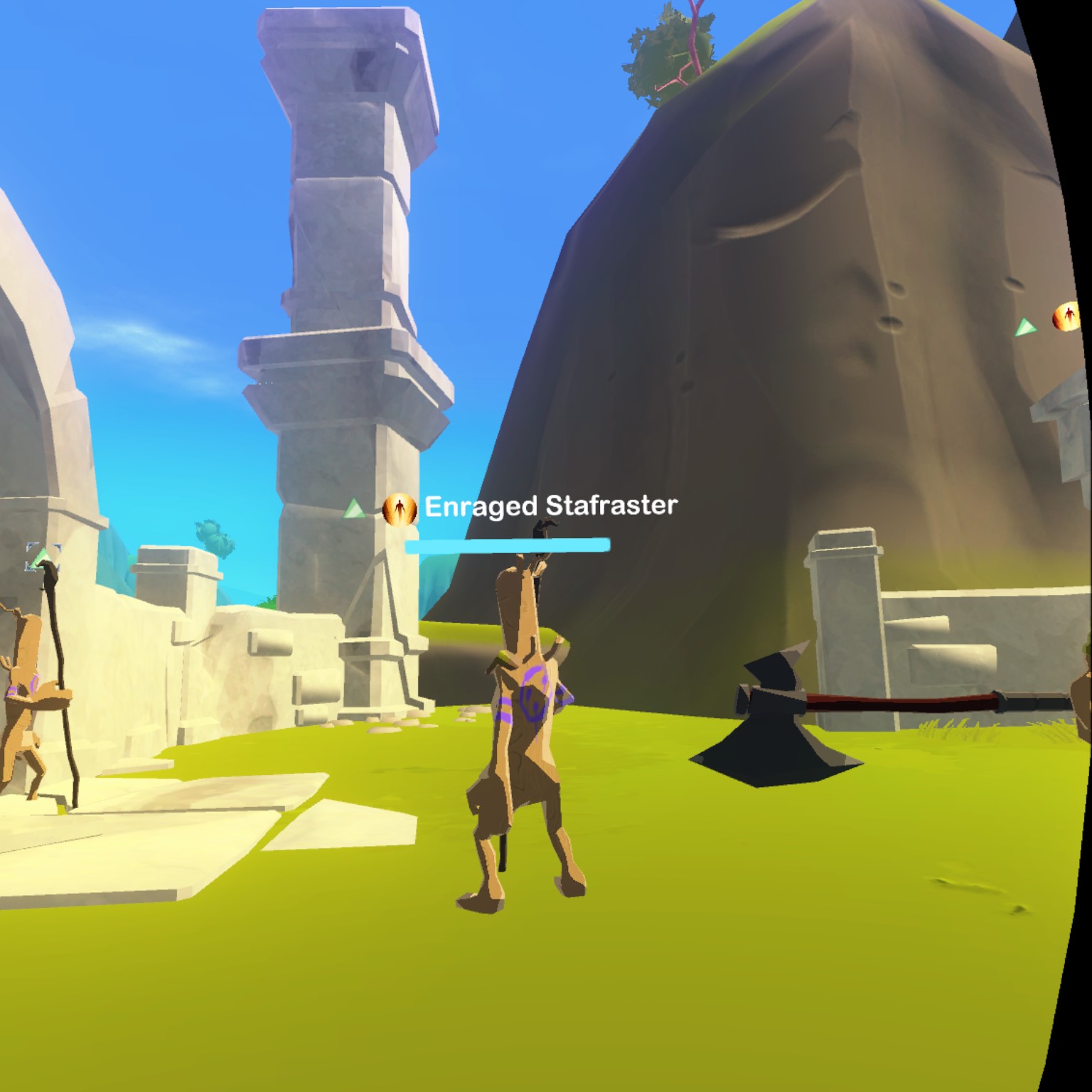Click the orange humanoid icon beside Enraged Stafraster
The width and height of the screenshot is (1092, 1092).
(399, 509)
